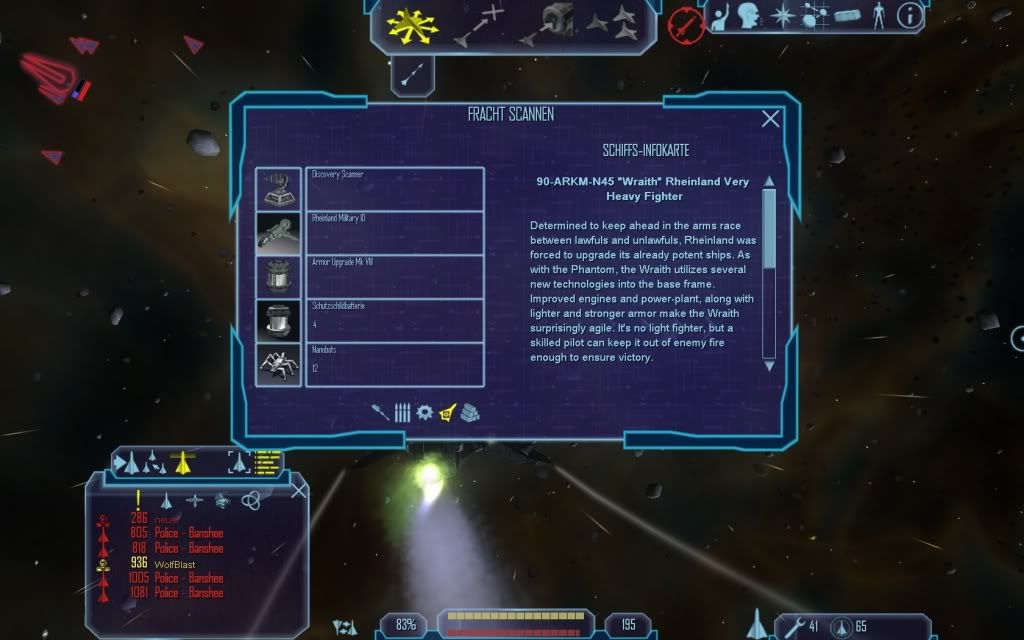Show the weapons category in scan window

(x=380, y=412)
